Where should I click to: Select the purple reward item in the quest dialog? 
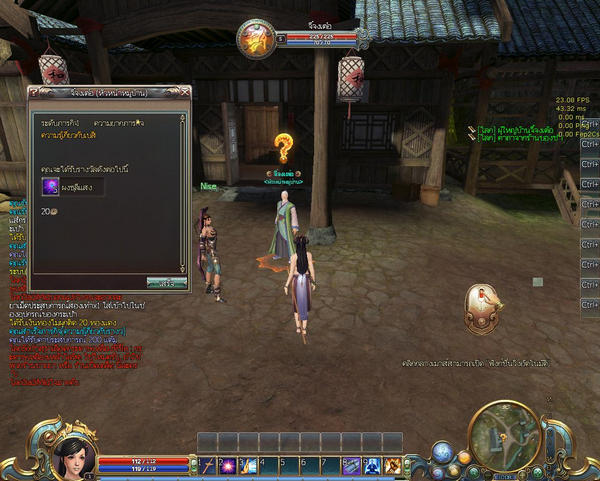49,185
